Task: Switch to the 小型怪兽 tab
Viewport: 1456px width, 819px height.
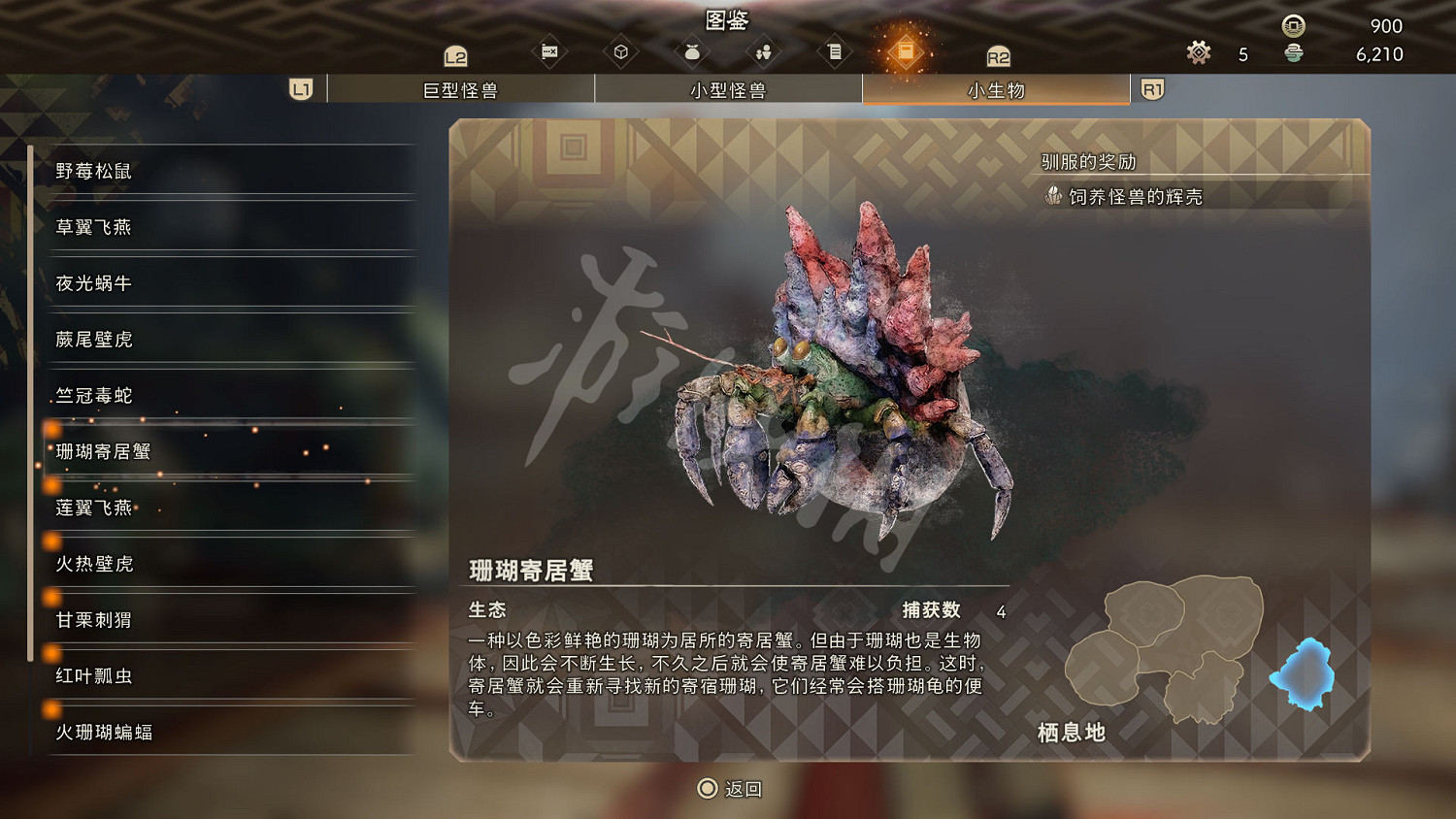Action: pos(728,88)
